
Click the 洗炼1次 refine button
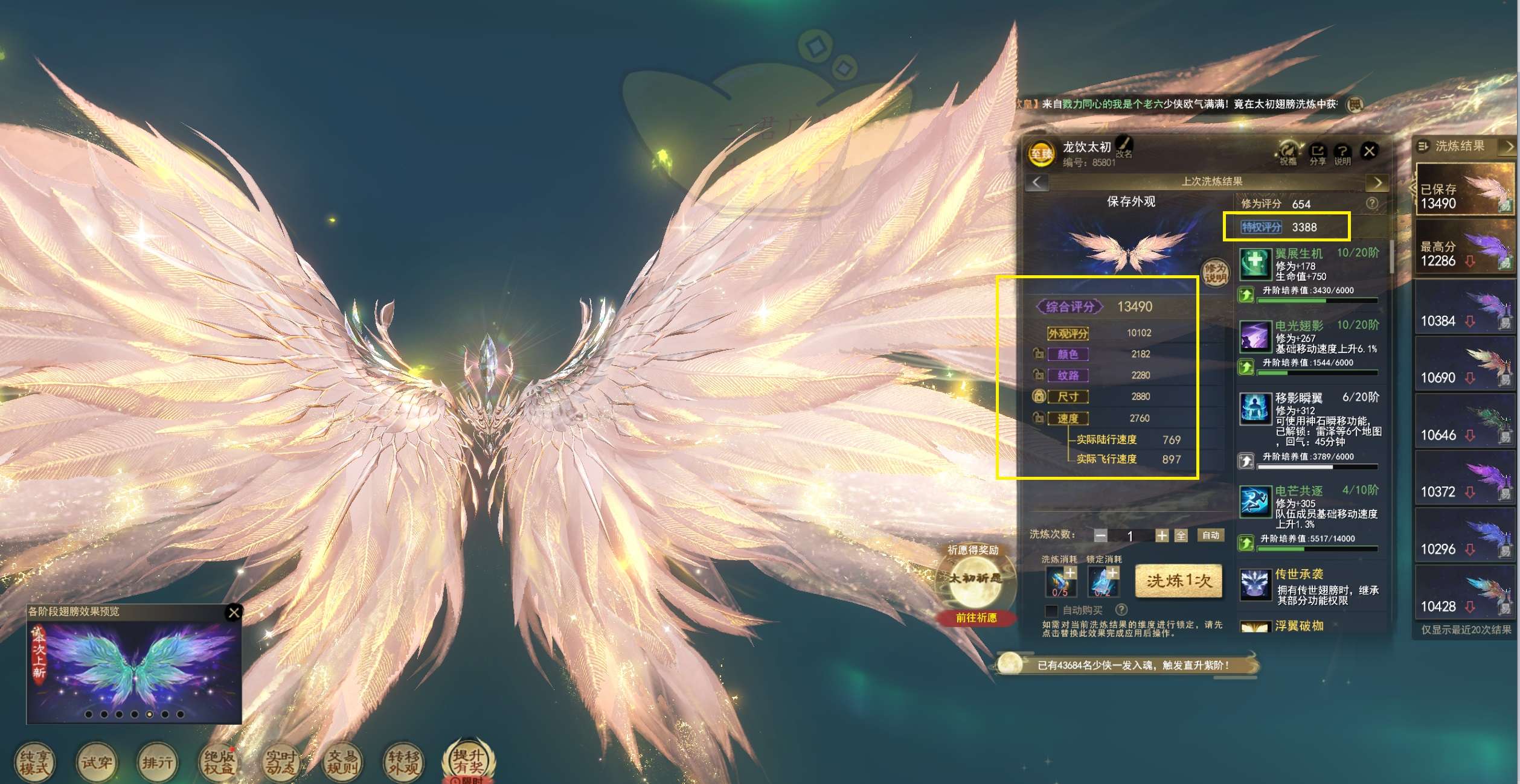point(1178,581)
